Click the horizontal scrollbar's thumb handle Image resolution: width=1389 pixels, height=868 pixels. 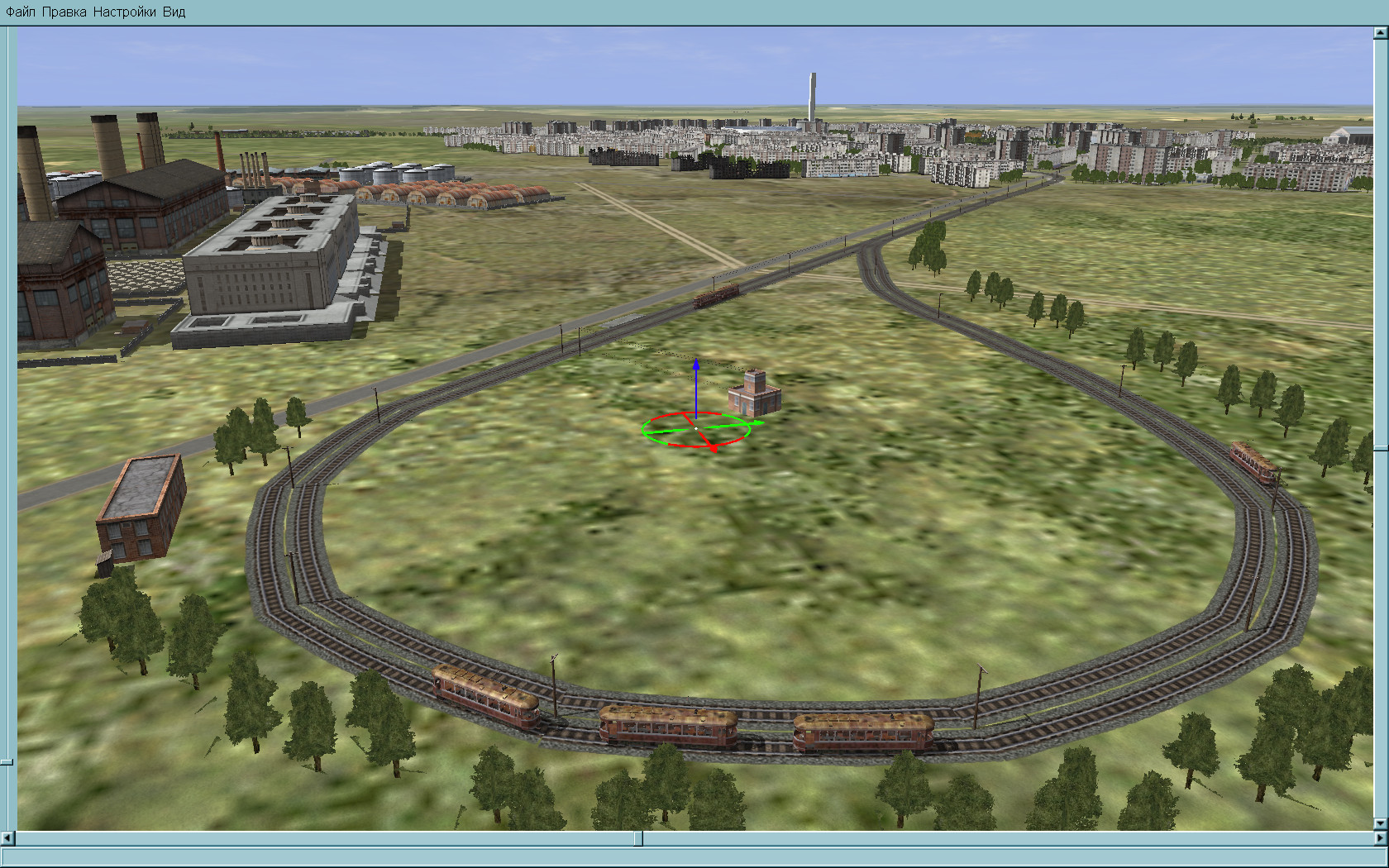[x=638, y=838]
